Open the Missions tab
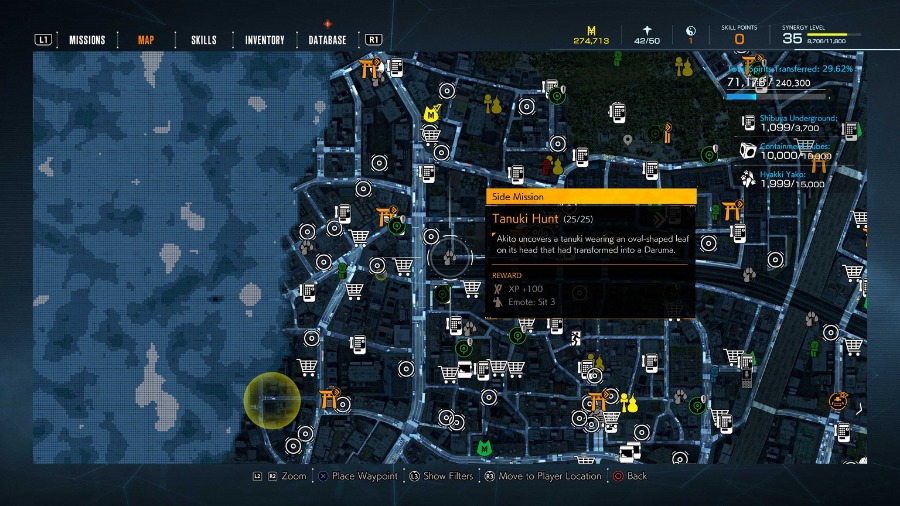 [87, 40]
